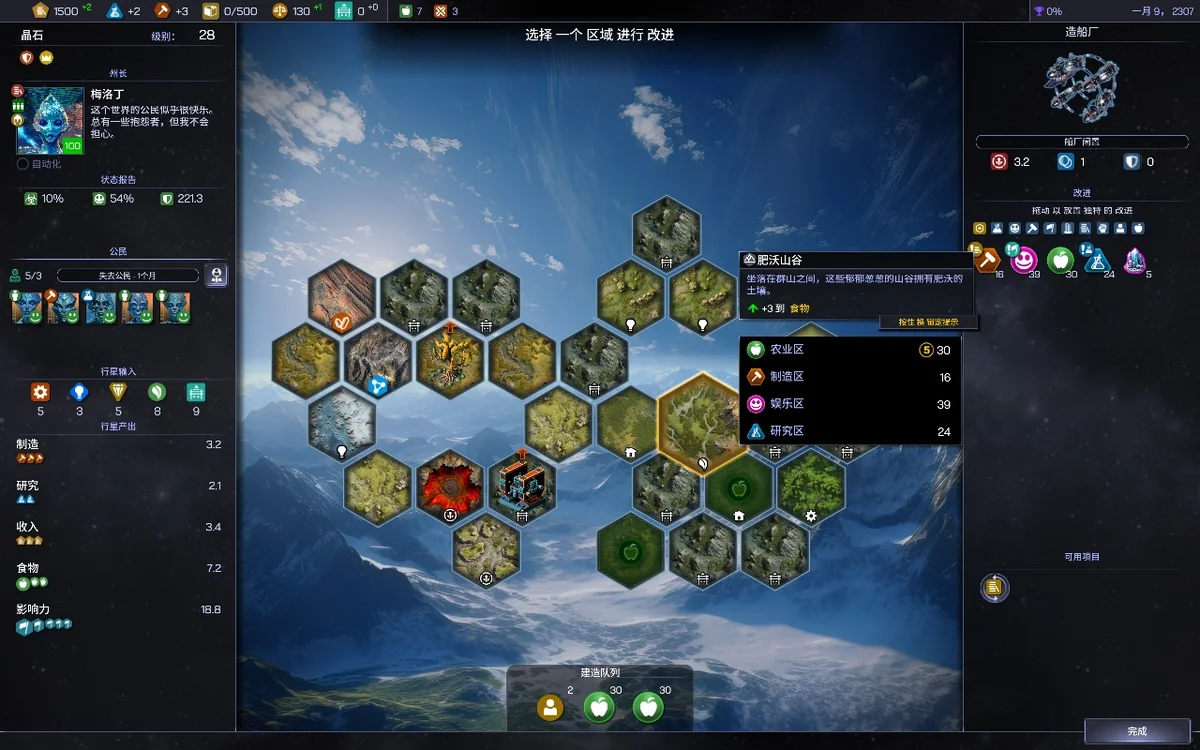The image size is (1200, 750).
Task: Pick the purple crystal city improvement
Action: coord(1135,260)
